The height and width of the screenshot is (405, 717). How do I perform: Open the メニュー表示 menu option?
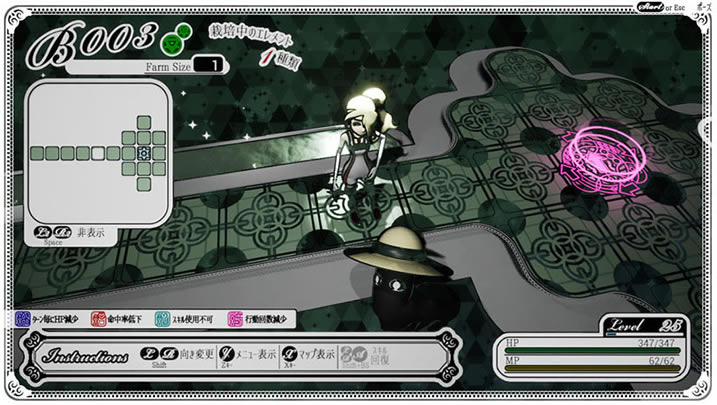[x=252, y=354]
